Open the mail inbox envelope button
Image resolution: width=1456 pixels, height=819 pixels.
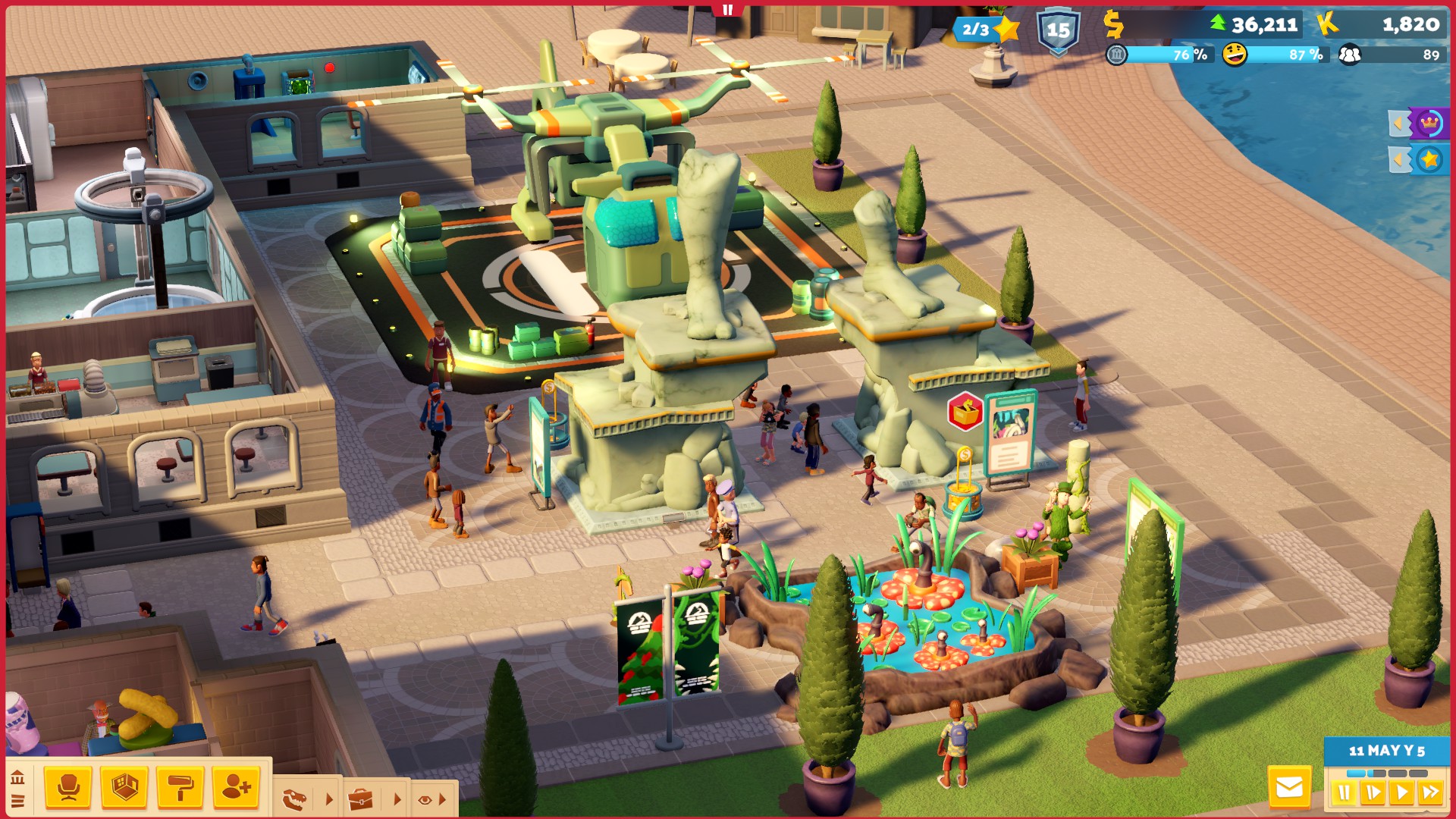coord(1289,788)
